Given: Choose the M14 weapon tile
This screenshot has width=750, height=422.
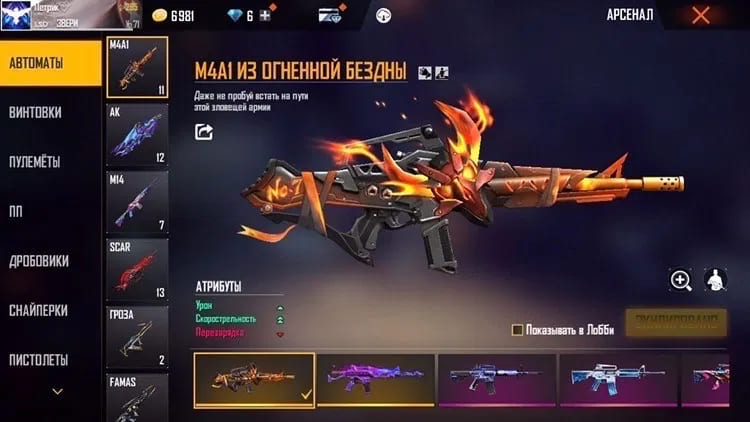Looking at the screenshot, I should [137, 201].
